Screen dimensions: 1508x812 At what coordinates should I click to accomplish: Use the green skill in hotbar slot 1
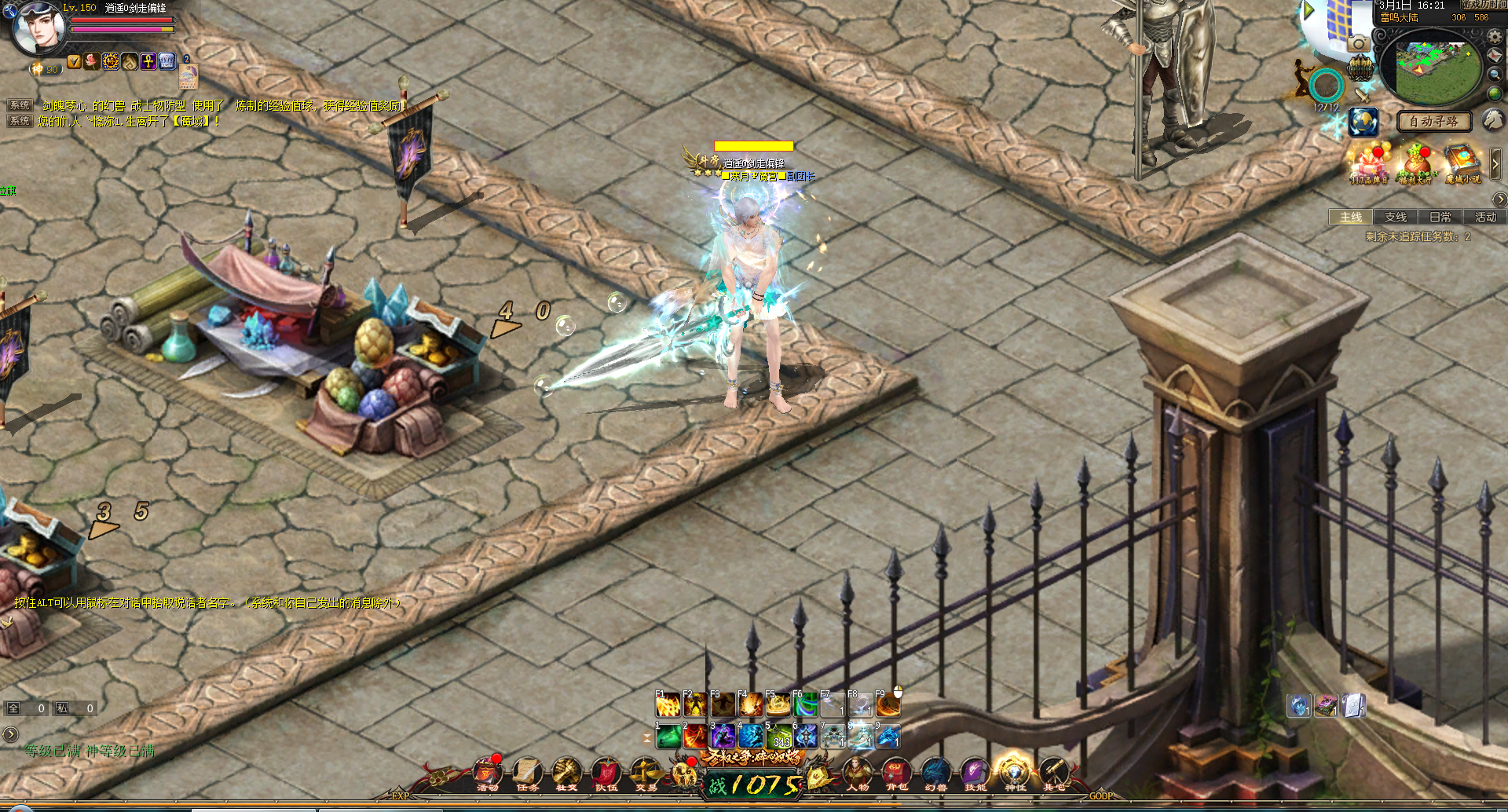pyautogui.click(x=668, y=737)
